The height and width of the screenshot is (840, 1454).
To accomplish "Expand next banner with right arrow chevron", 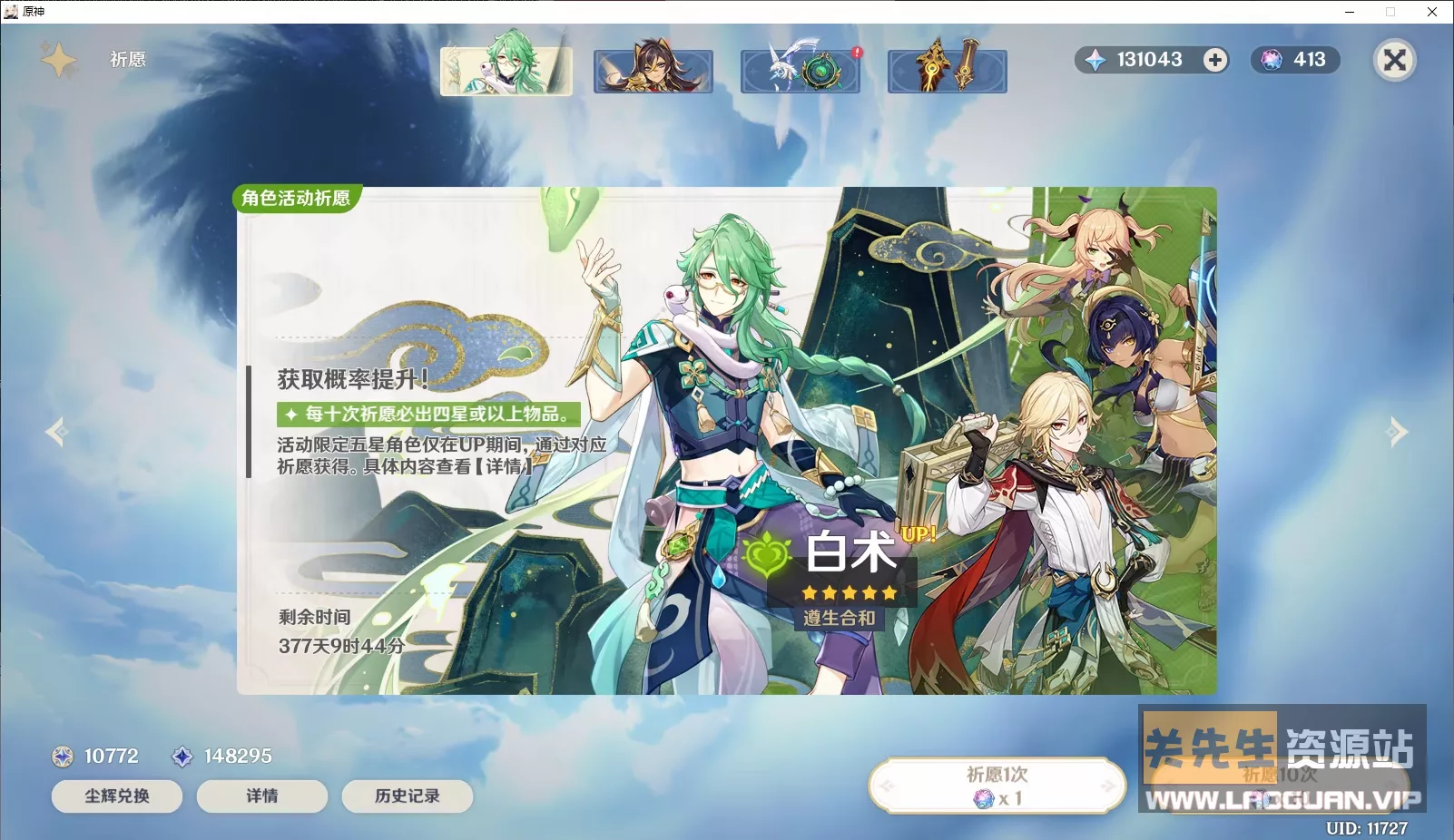I will (x=1396, y=431).
